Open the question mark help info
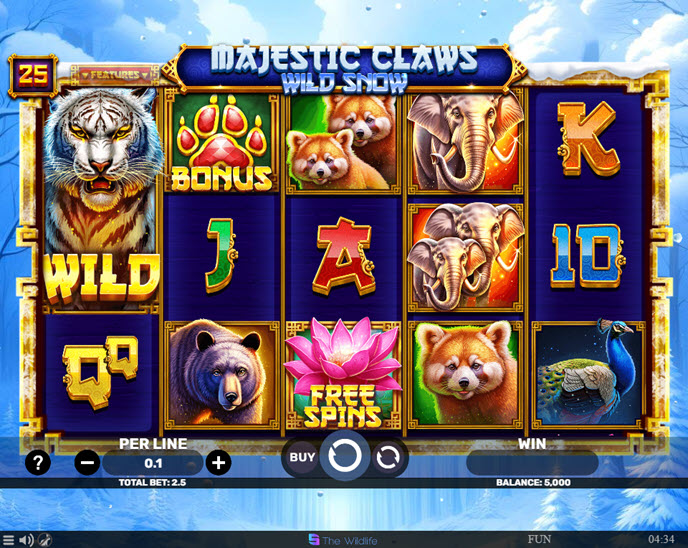The width and height of the screenshot is (688, 548). pos(38,462)
